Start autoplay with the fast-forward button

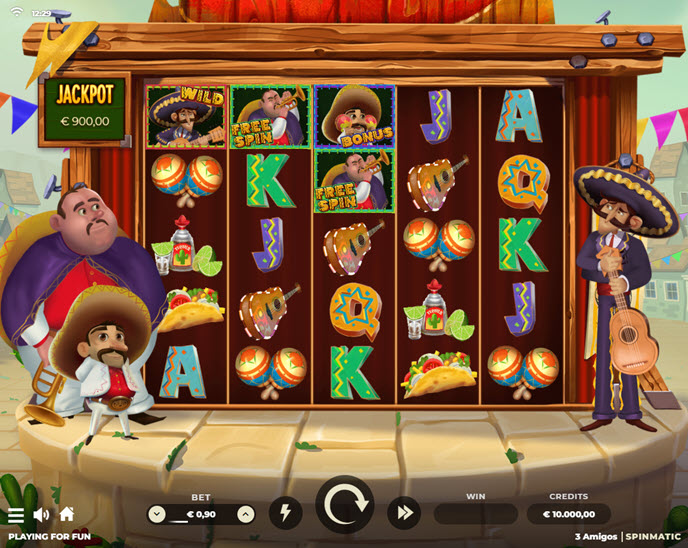pyautogui.click(x=405, y=513)
